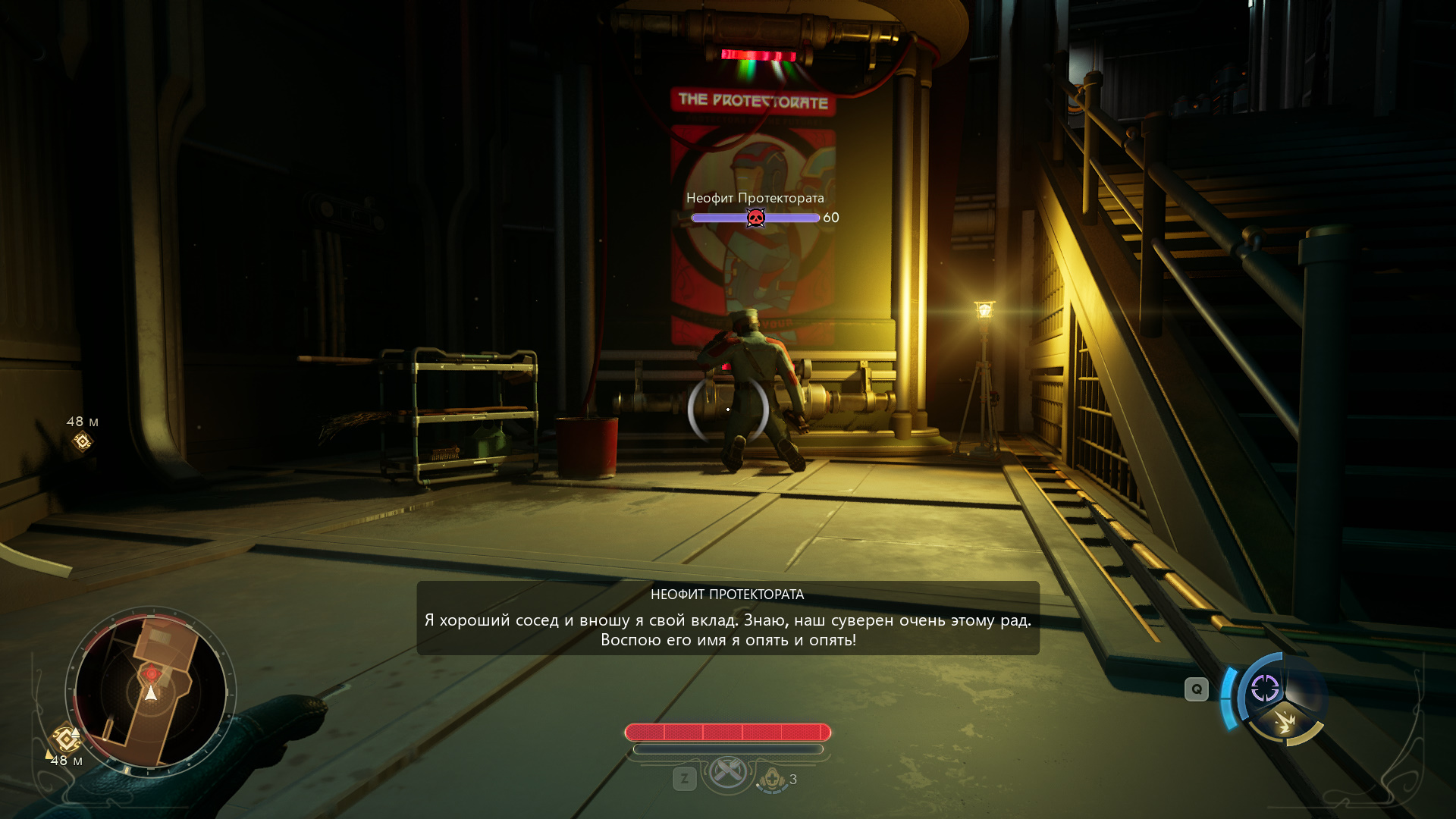The height and width of the screenshot is (819, 1456).
Task: Click the circular minimap
Action: (x=151, y=690)
